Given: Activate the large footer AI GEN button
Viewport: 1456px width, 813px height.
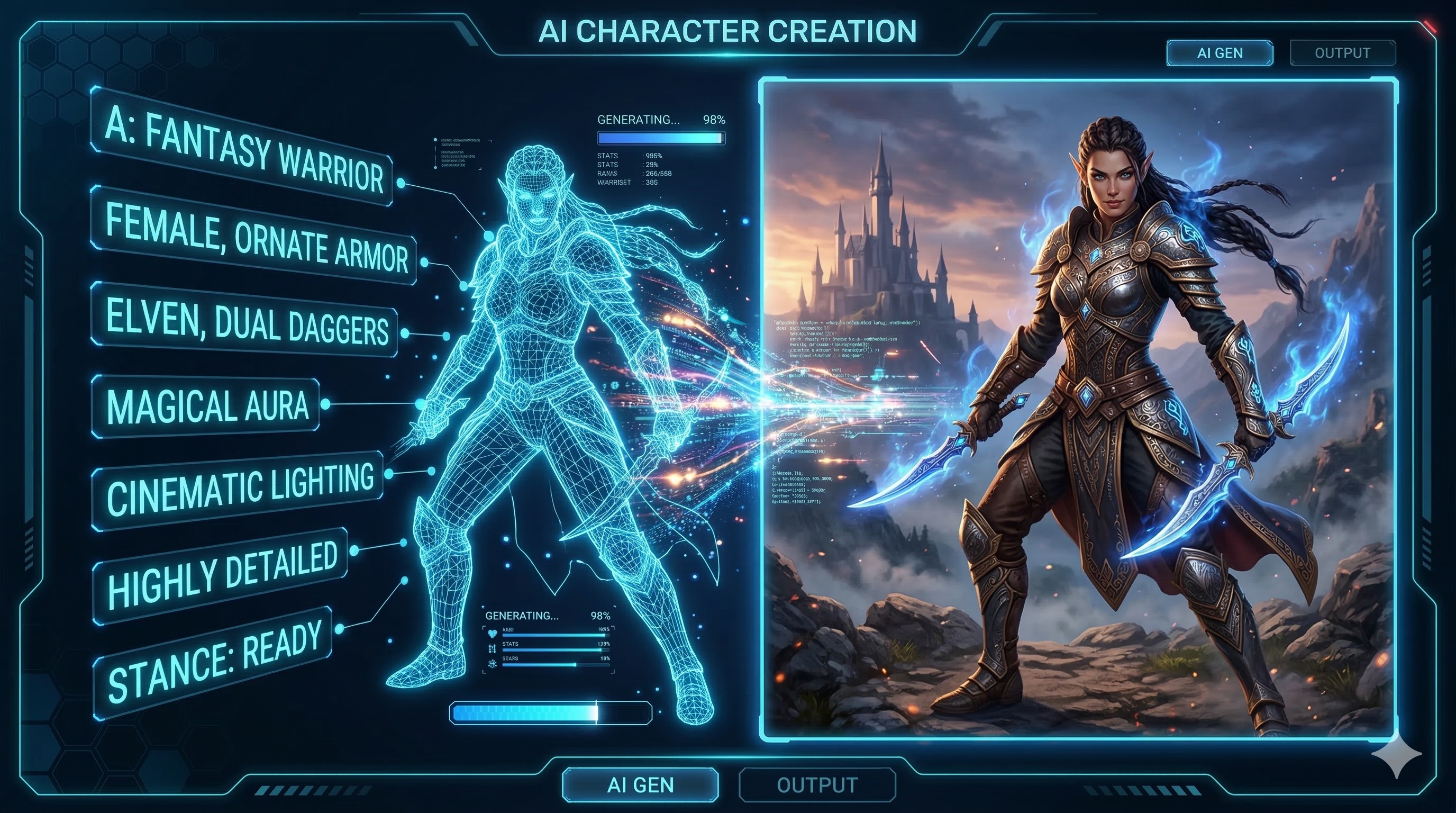Looking at the screenshot, I should click(x=640, y=785).
